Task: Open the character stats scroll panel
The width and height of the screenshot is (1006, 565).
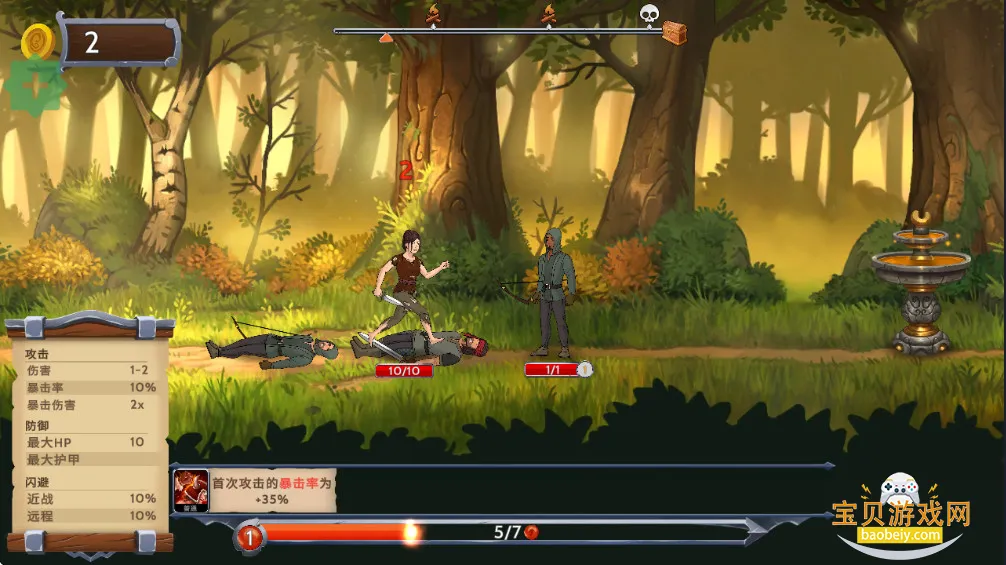Action: point(91,433)
